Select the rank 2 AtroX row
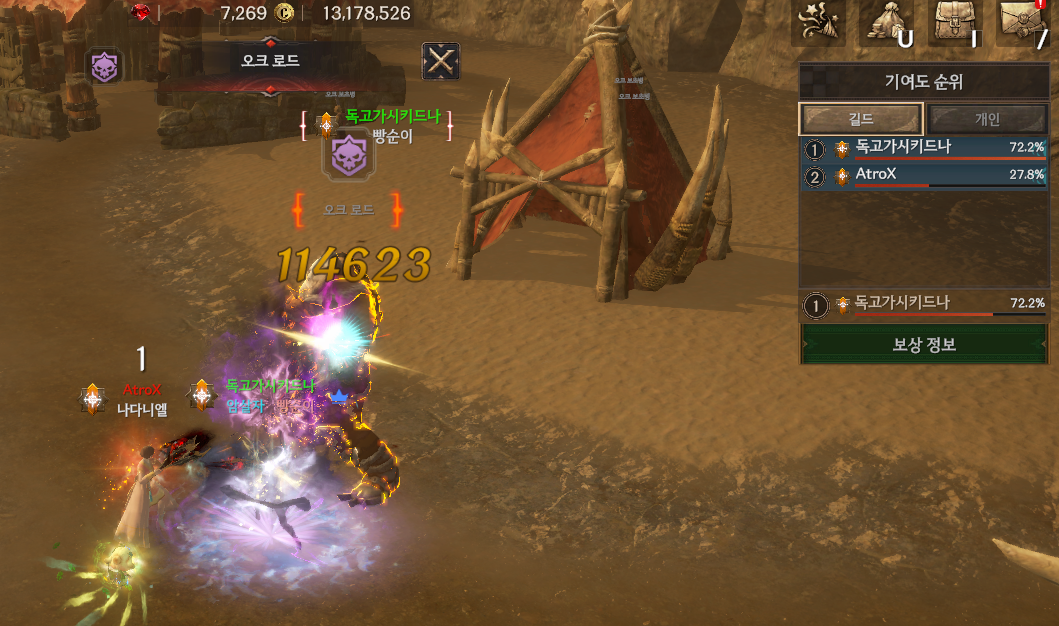 924,175
